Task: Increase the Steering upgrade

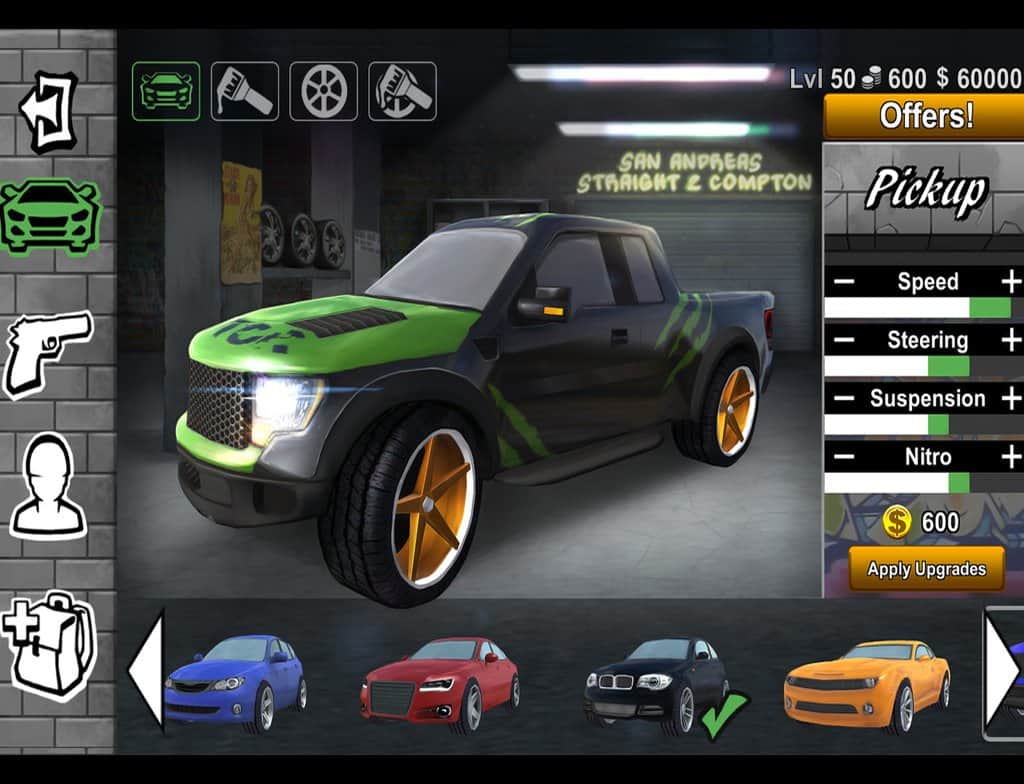Action: (x=1010, y=340)
